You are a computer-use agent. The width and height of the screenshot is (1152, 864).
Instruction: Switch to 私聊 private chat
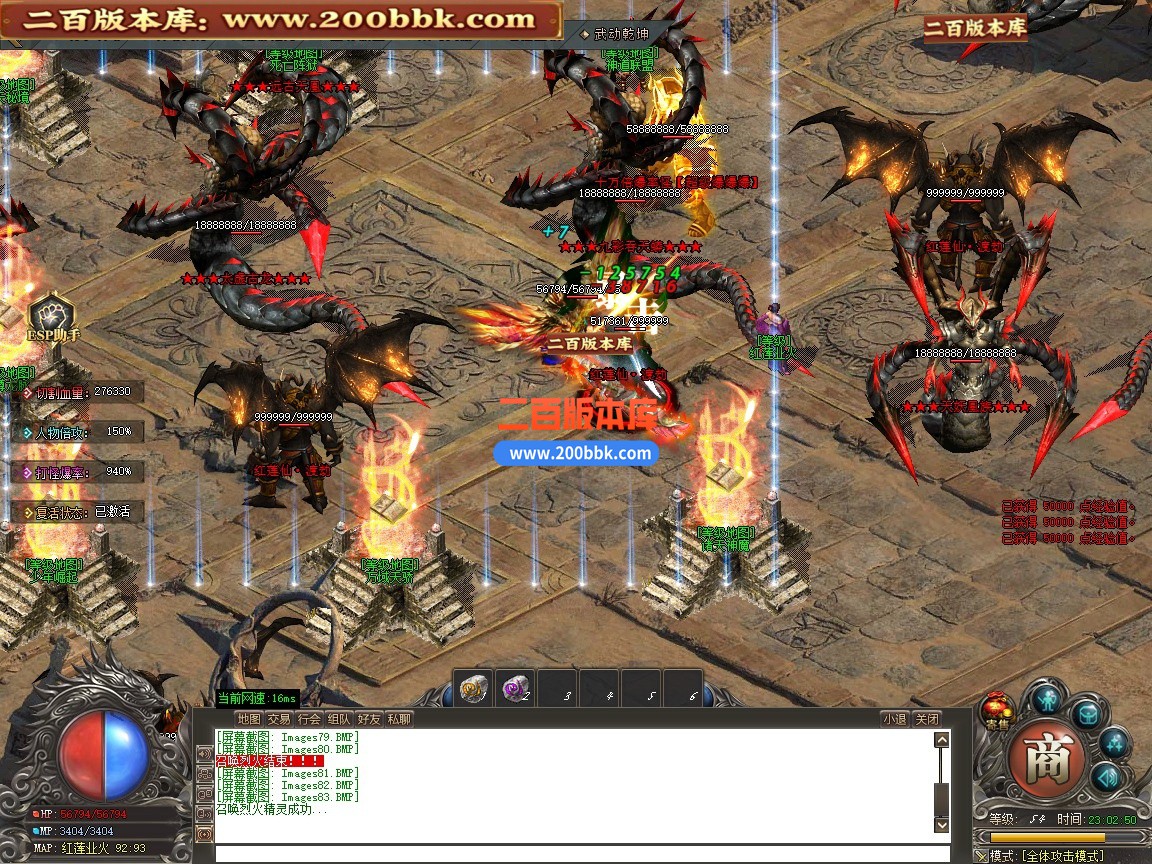tap(399, 718)
